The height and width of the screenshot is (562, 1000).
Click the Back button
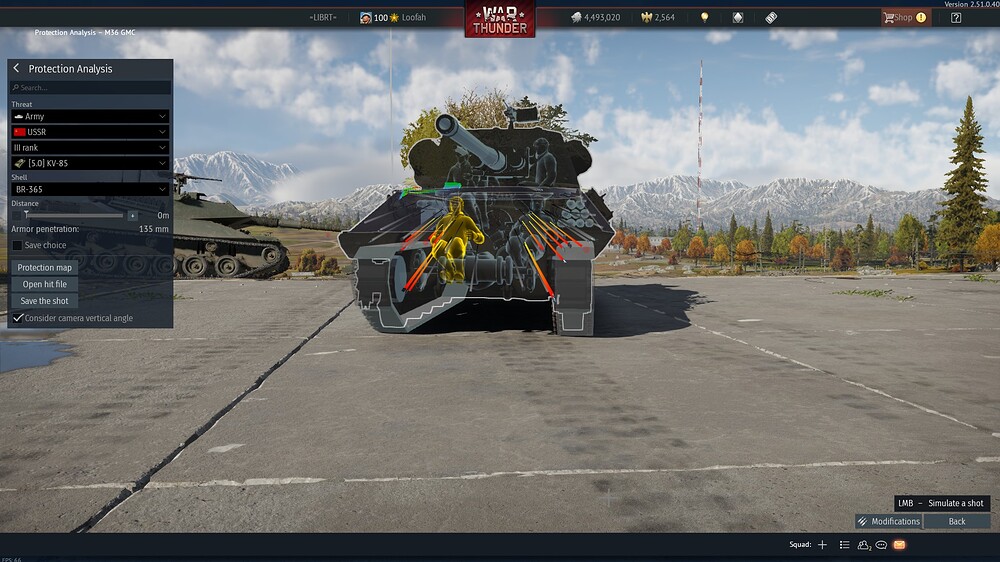[957, 521]
